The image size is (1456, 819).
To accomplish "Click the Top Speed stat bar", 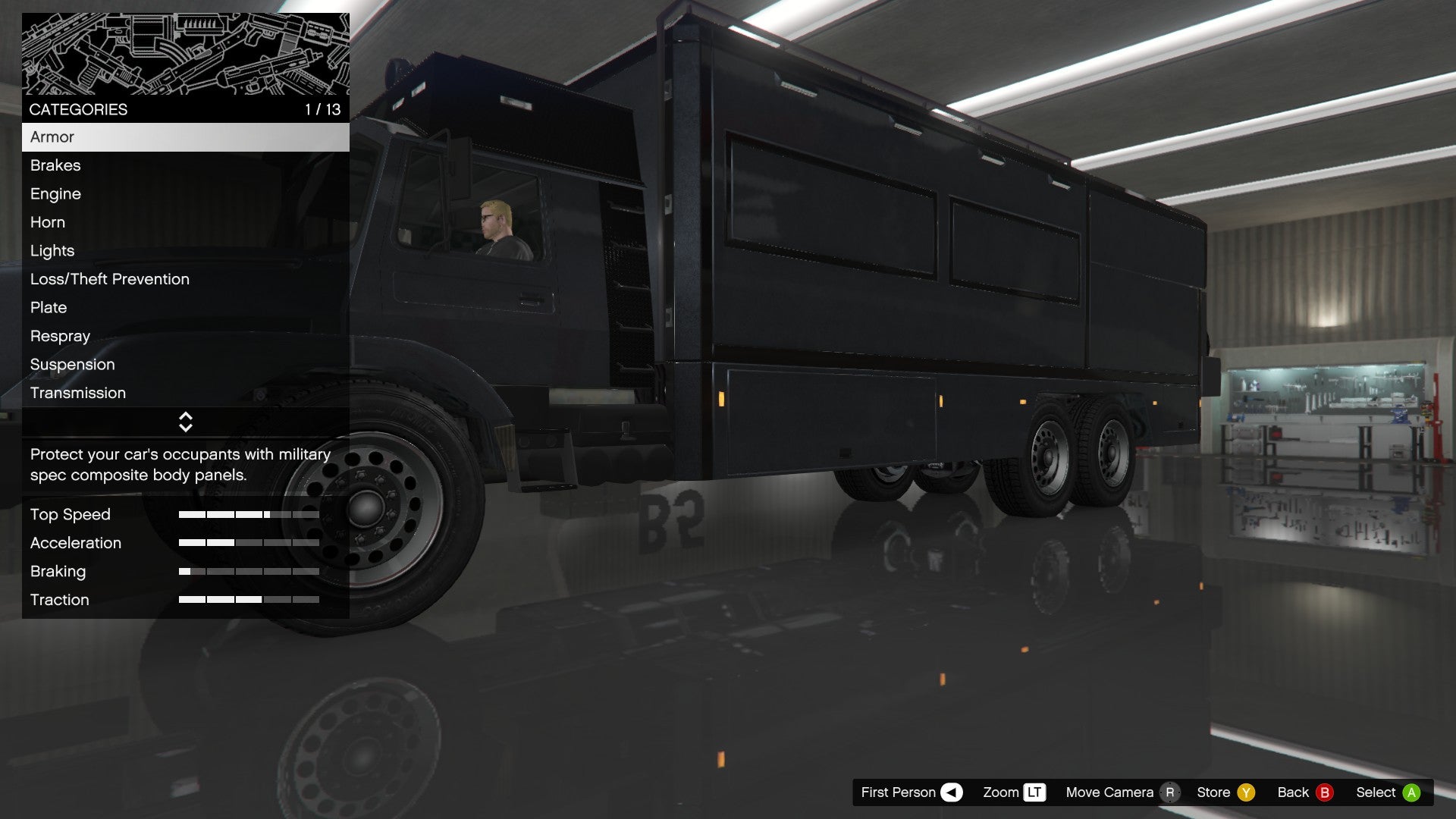I will [249, 514].
